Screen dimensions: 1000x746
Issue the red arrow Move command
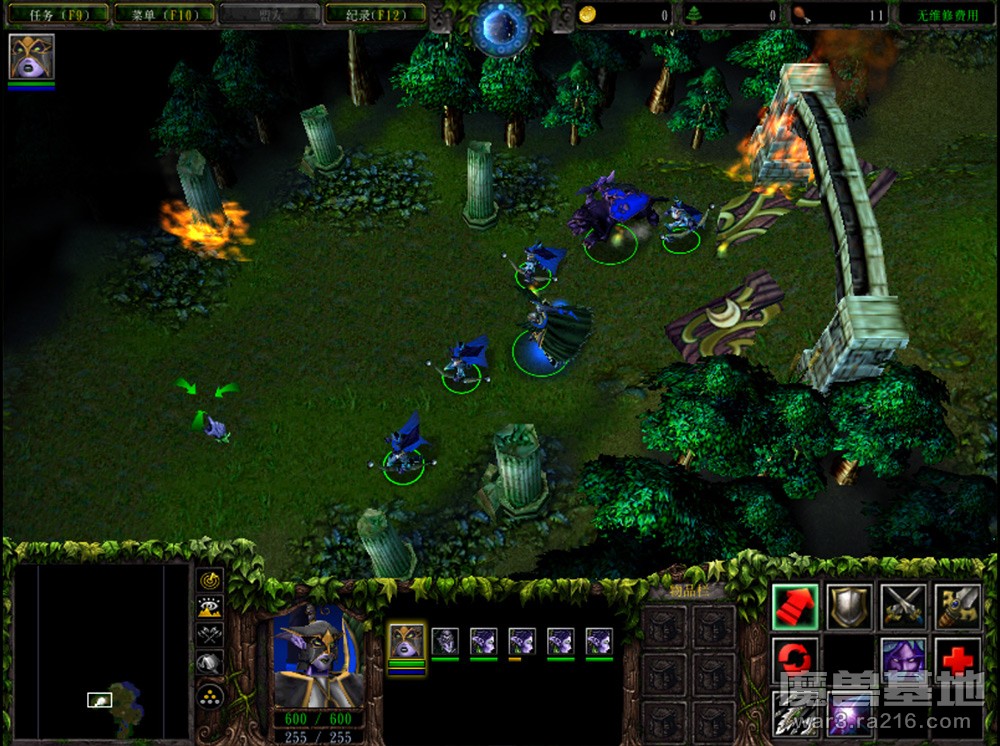pyautogui.click(x=795, y=606)
